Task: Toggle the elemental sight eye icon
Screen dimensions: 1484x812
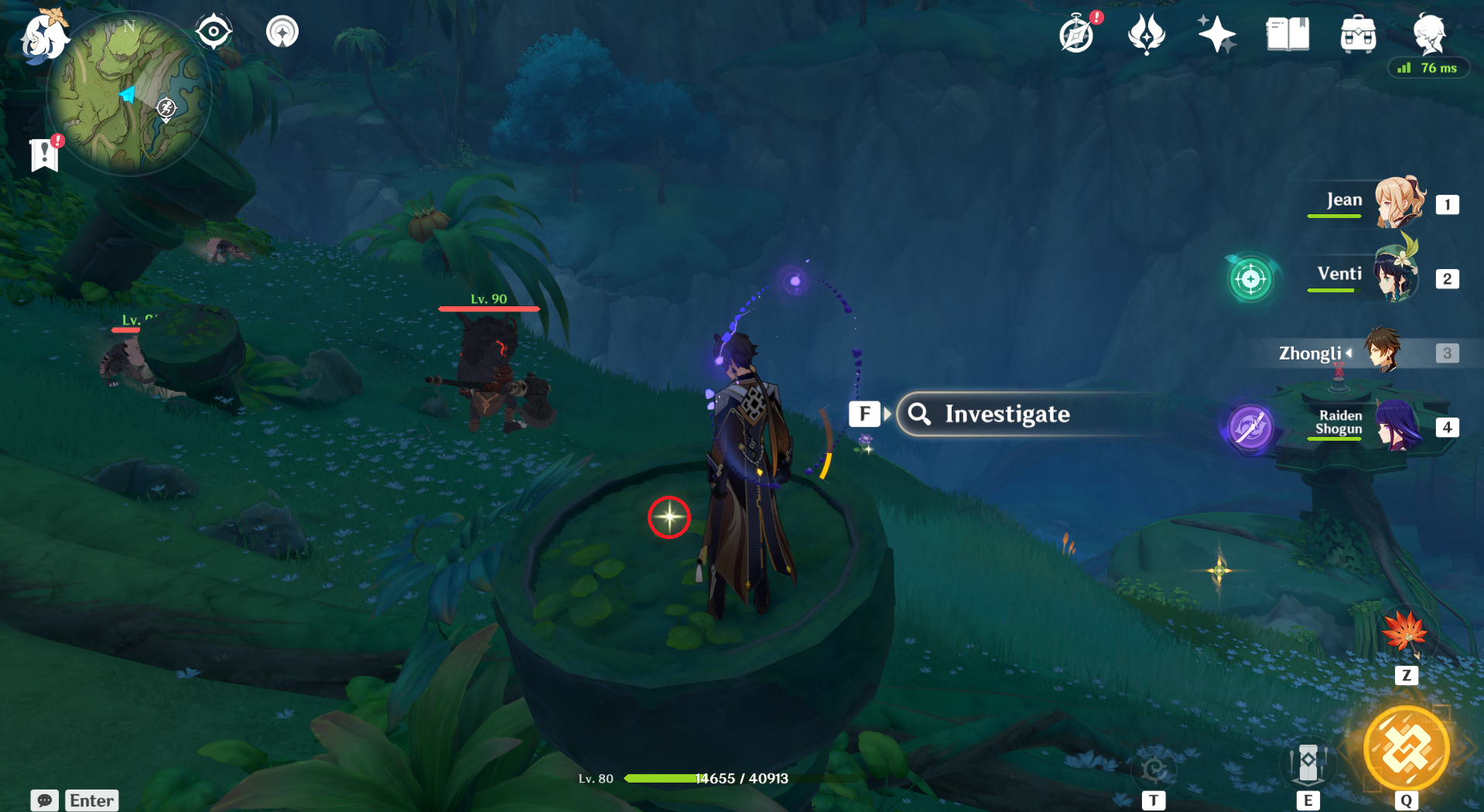Action: (x=213, y=32)
